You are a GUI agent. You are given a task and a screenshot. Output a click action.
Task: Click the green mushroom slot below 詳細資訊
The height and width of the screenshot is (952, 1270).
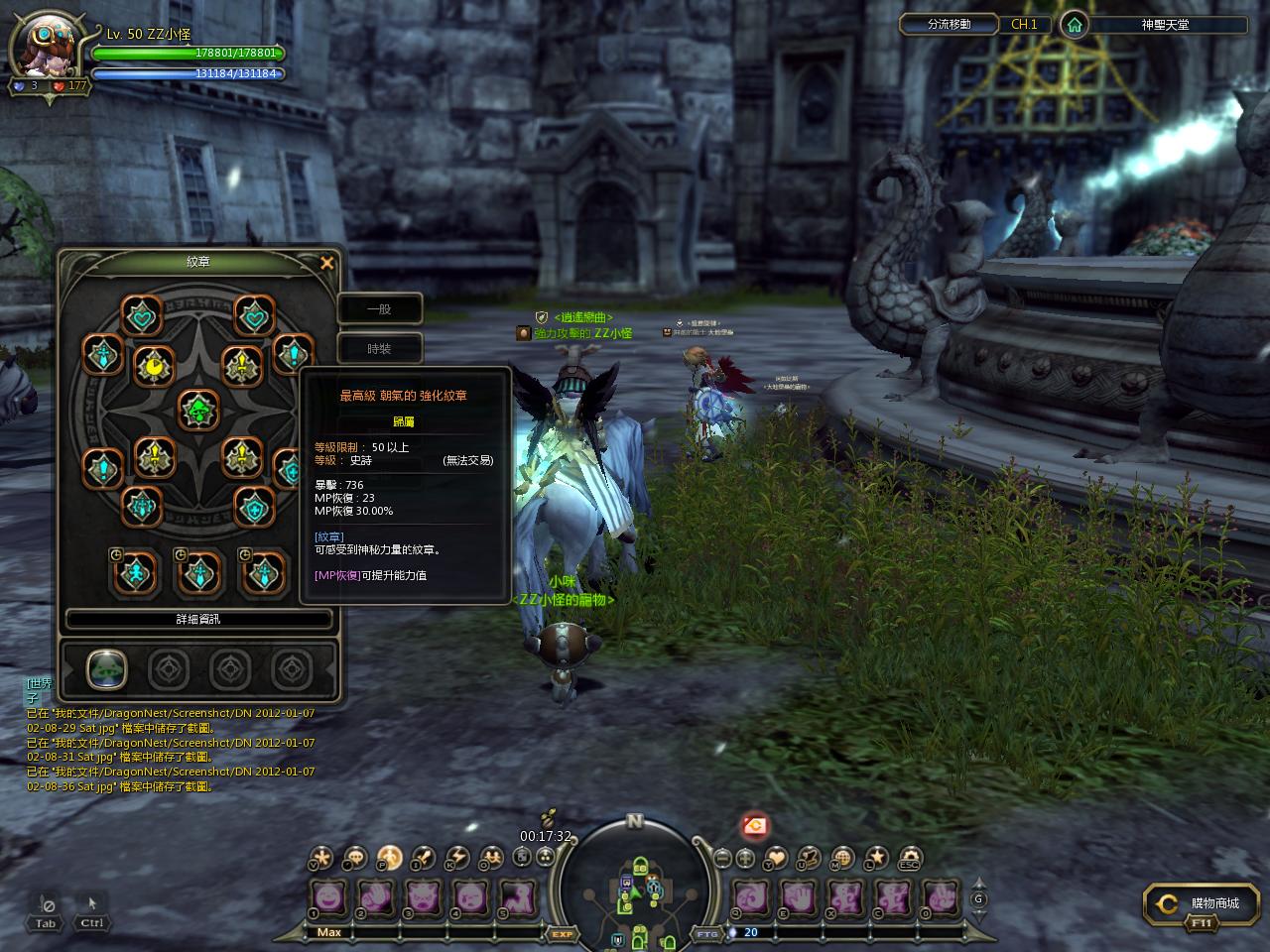105,669
